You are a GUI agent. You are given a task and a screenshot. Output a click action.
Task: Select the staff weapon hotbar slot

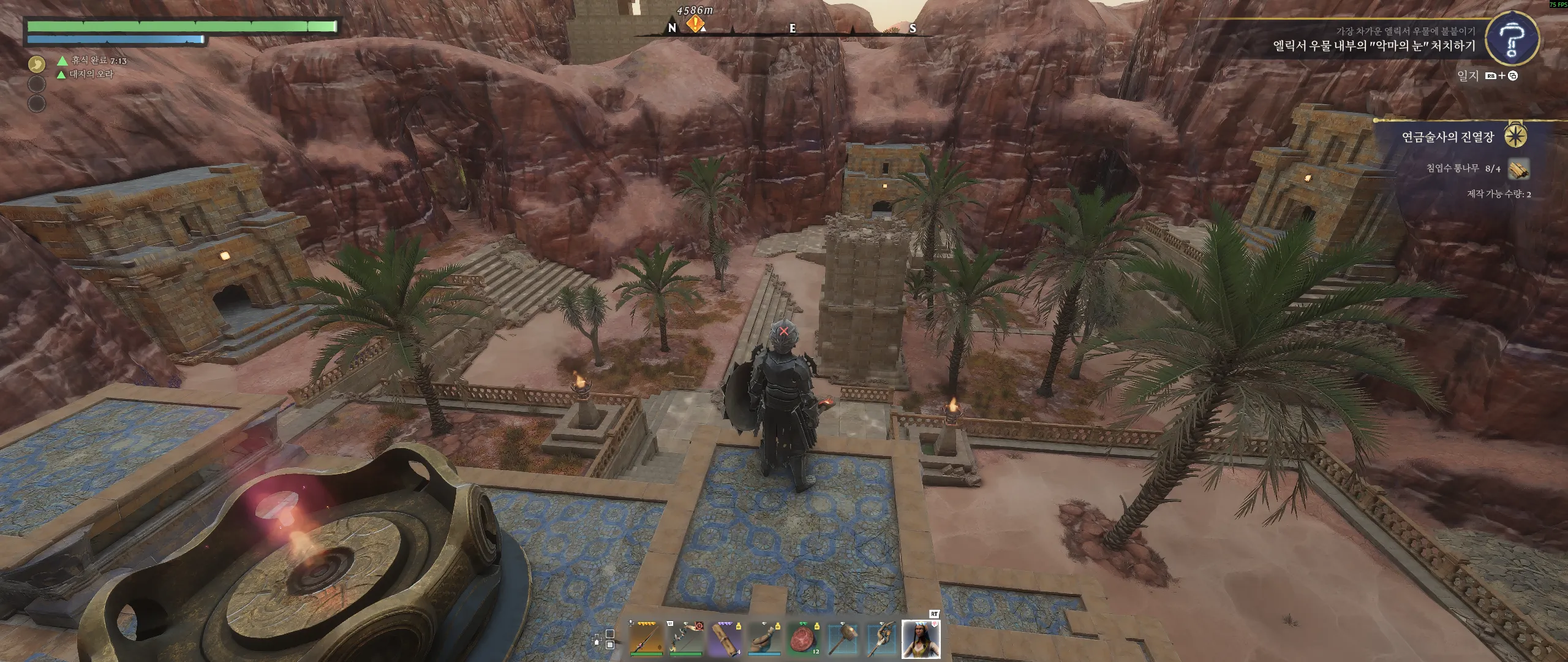pyautogui.click(x=646, y=638)
